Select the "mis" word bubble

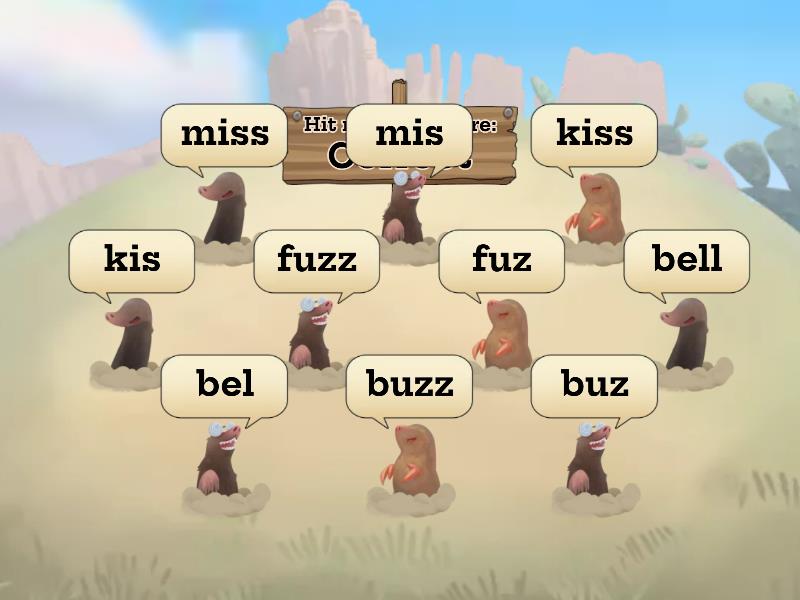[x=409, y=133]
